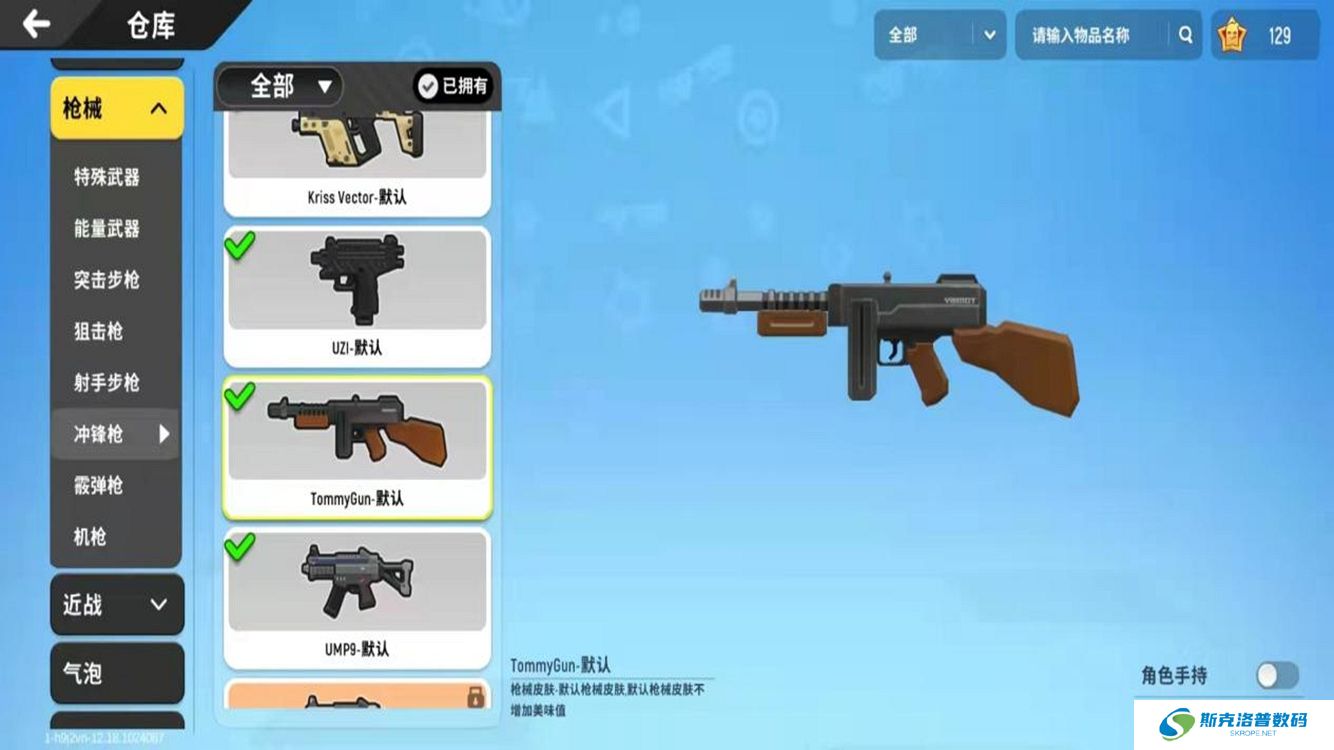
Task: Expand the 近战 category
Action: 117,604
